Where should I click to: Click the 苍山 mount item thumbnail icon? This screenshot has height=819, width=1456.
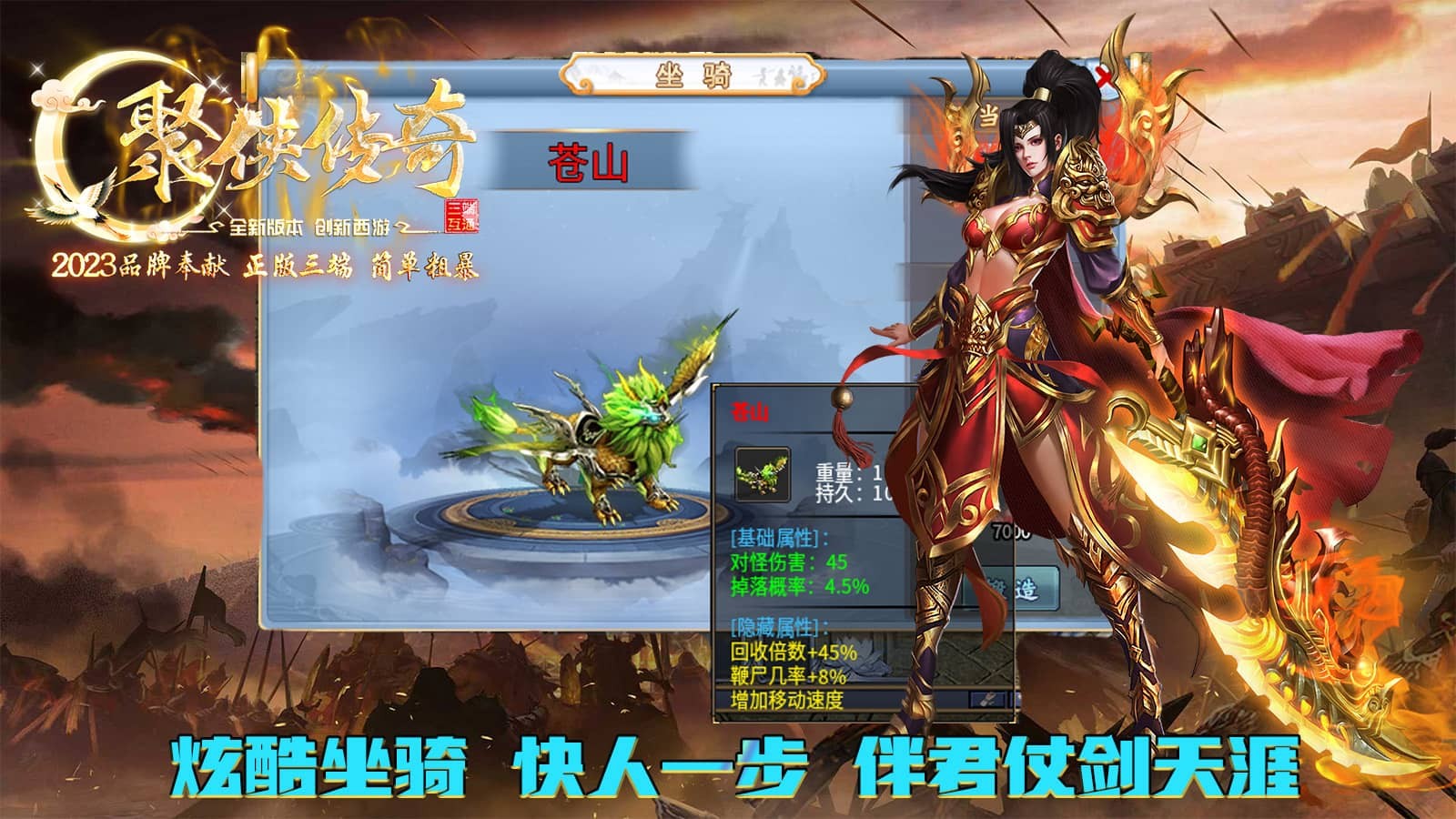point(764,471)
